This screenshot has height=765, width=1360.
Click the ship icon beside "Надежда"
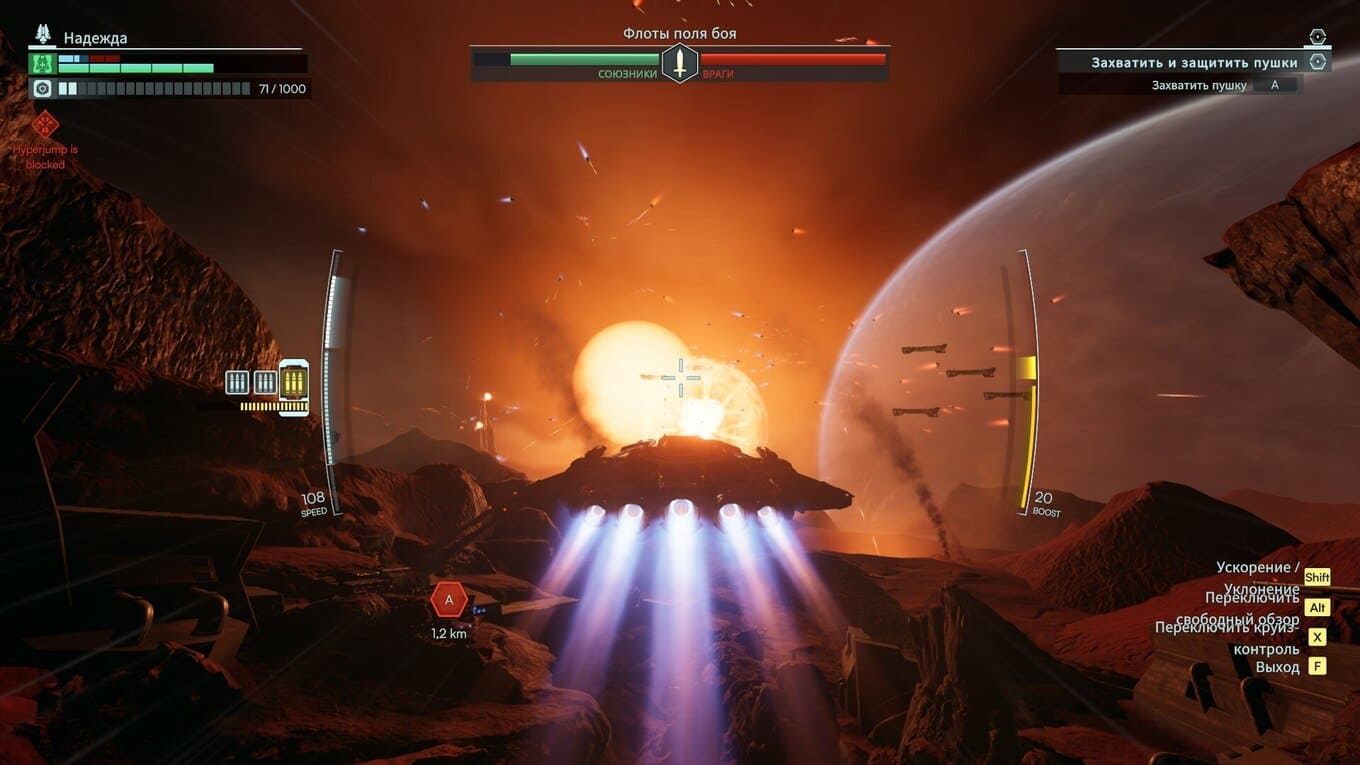click(43, 35)
